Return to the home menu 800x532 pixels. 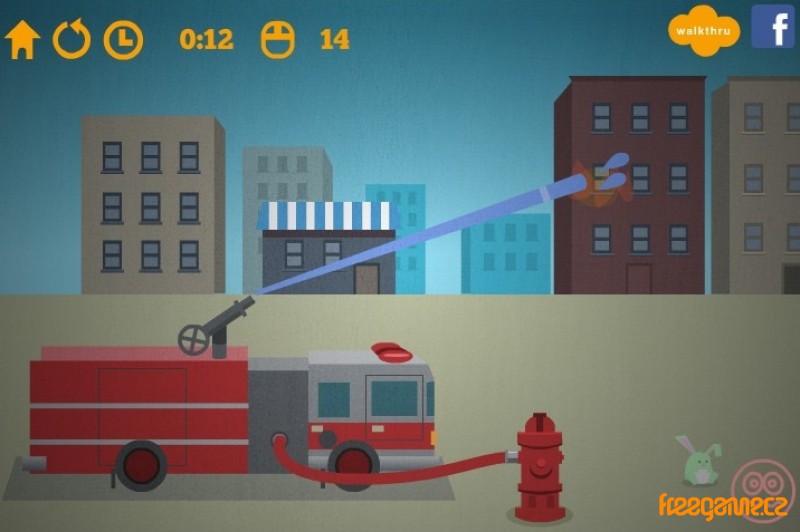pos(22,40)
